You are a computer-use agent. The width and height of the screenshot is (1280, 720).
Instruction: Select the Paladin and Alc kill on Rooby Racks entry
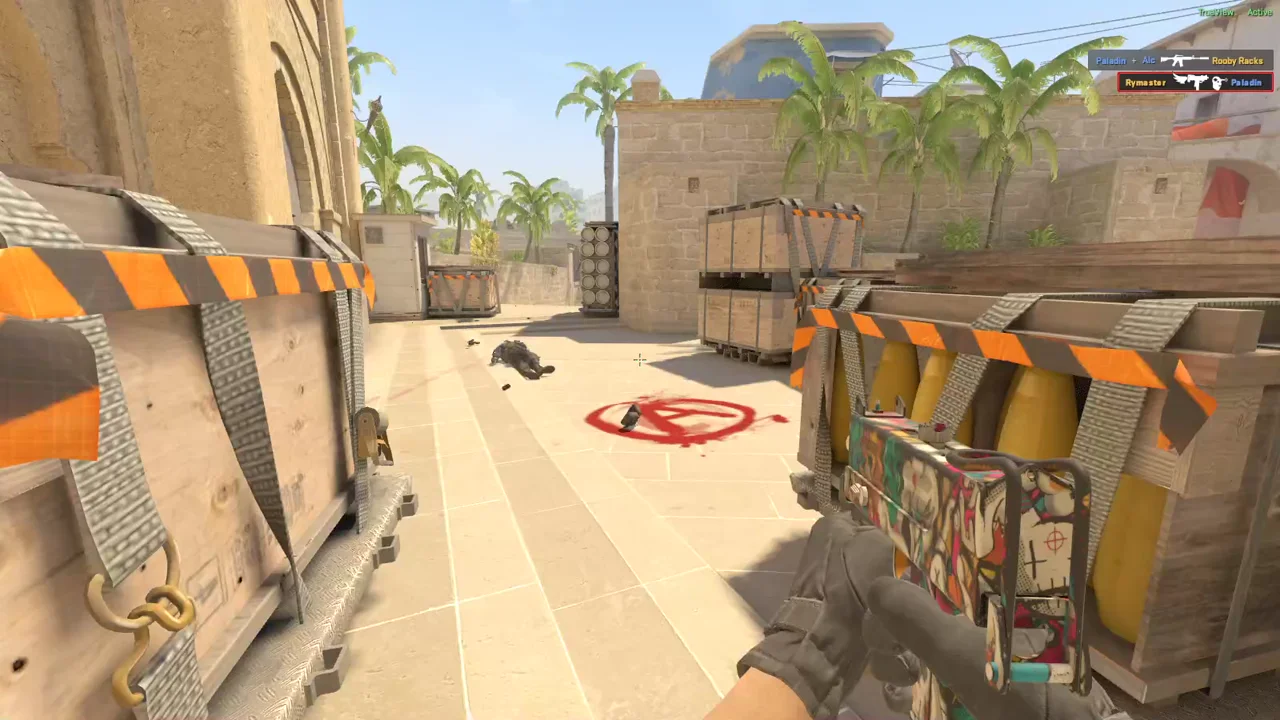coord(1180,60)
